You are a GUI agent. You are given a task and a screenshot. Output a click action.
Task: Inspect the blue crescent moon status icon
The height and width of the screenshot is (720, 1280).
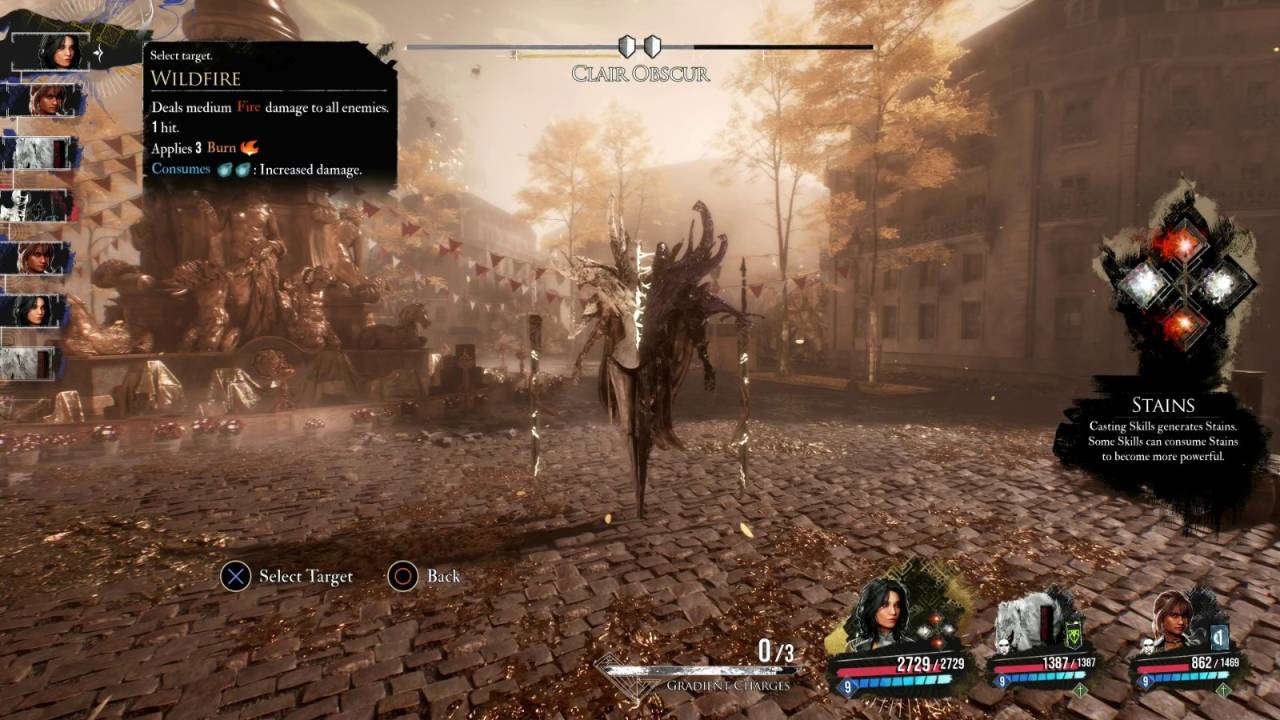coord(1219,635)
